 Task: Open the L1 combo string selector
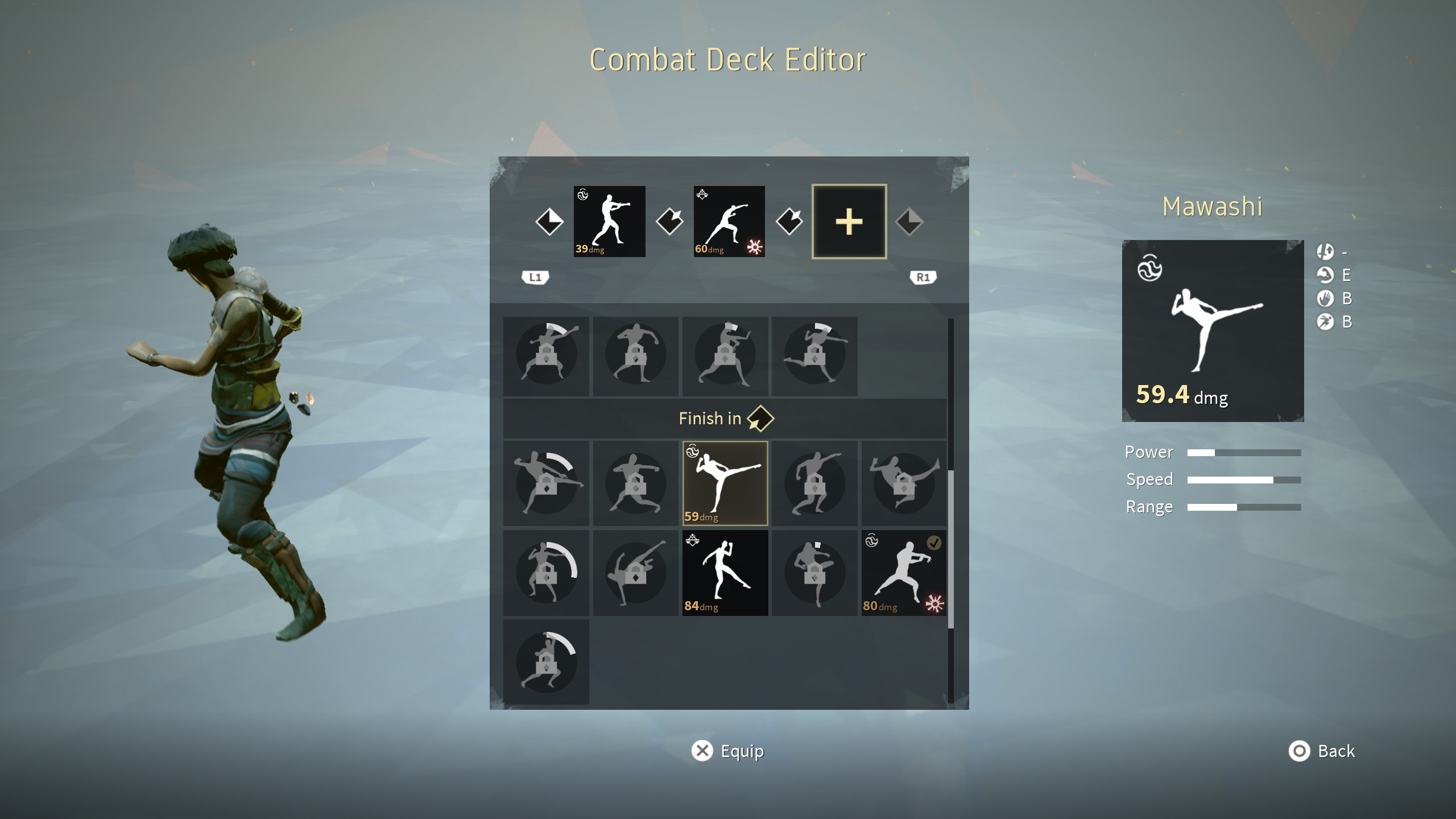pyautogui.click(x=535, y=277)
